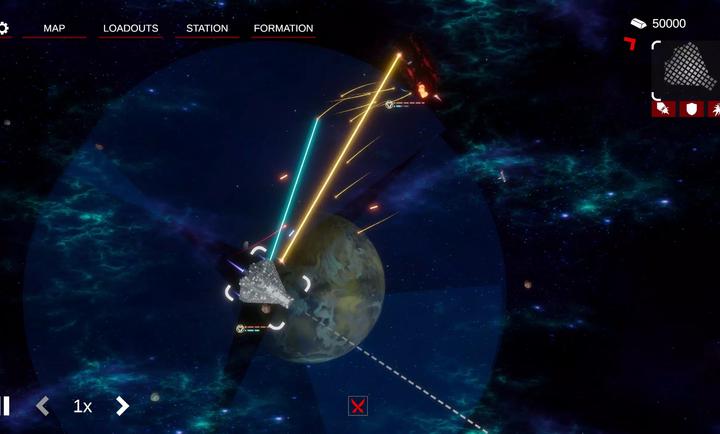Toggle the shield ability icon
Screen dimensions: 720x434
coord(691,109)
